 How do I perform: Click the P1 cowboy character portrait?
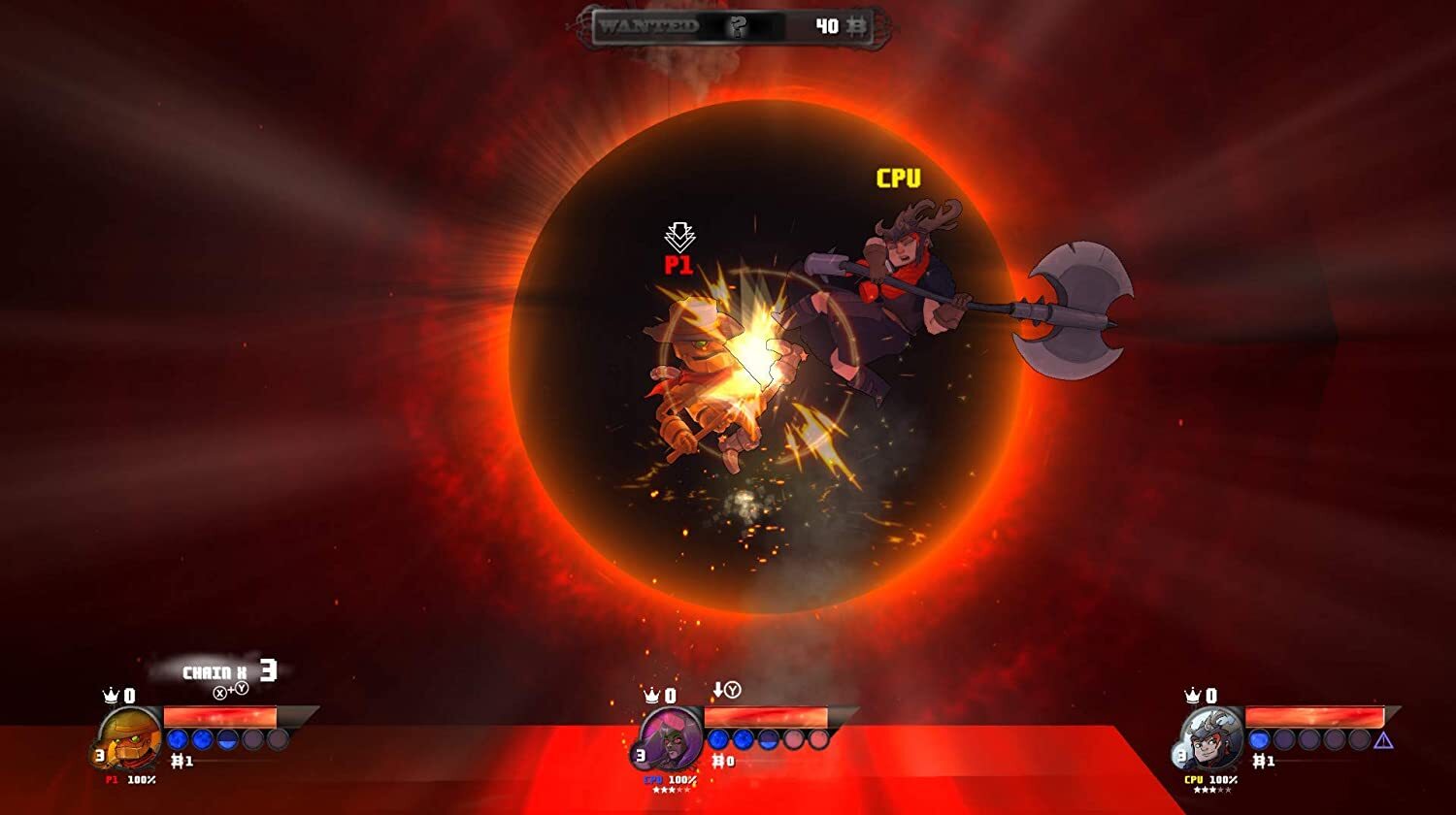coord(130,740)
